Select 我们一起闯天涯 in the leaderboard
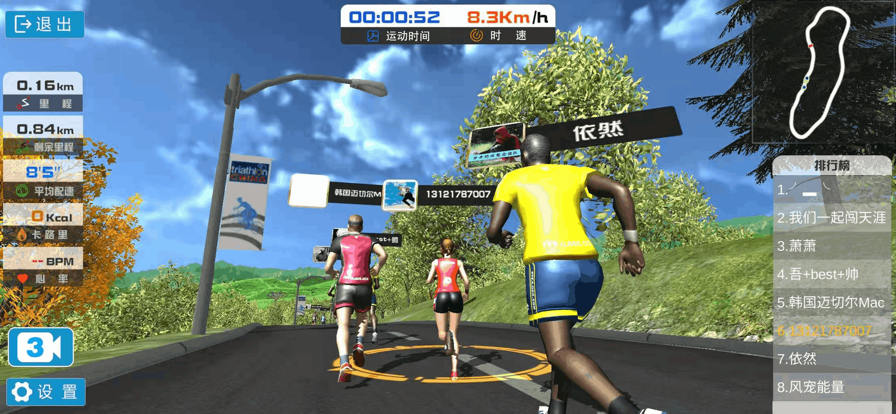Image resolution: width=896 pixels, height=414 pixels. click(x=831, y=217)
